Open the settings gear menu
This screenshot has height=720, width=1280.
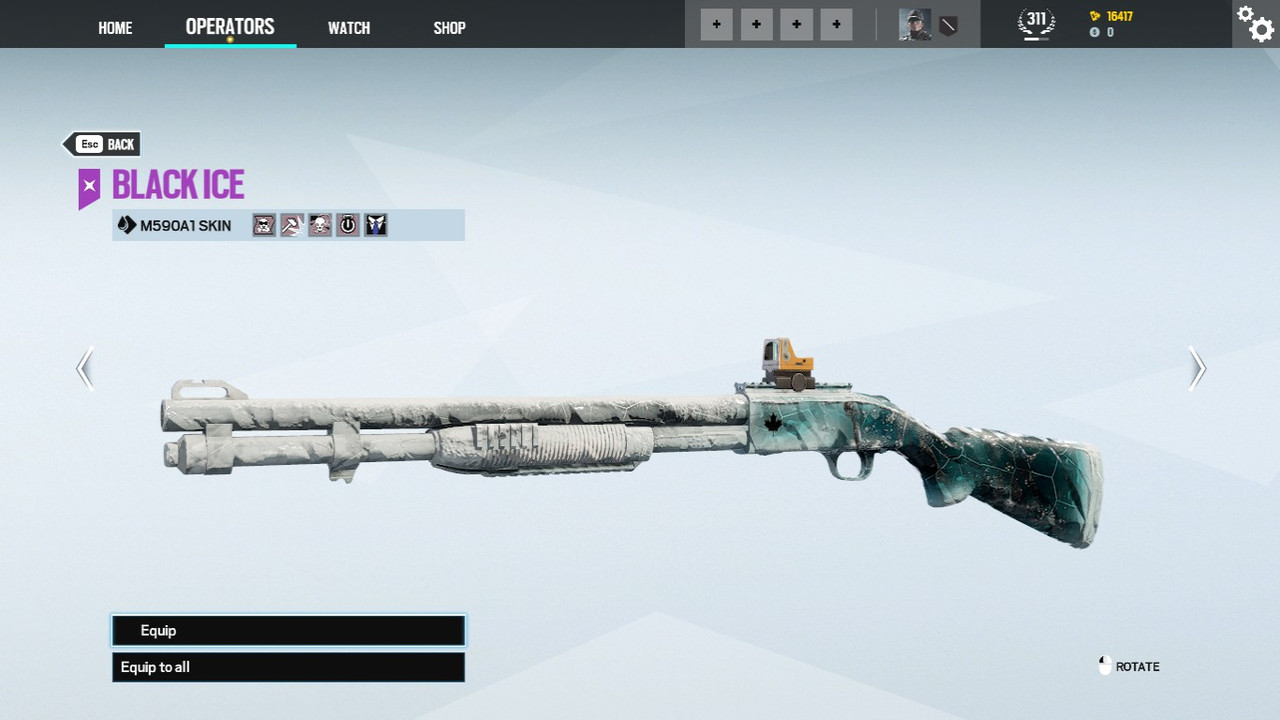(1255, 23)
